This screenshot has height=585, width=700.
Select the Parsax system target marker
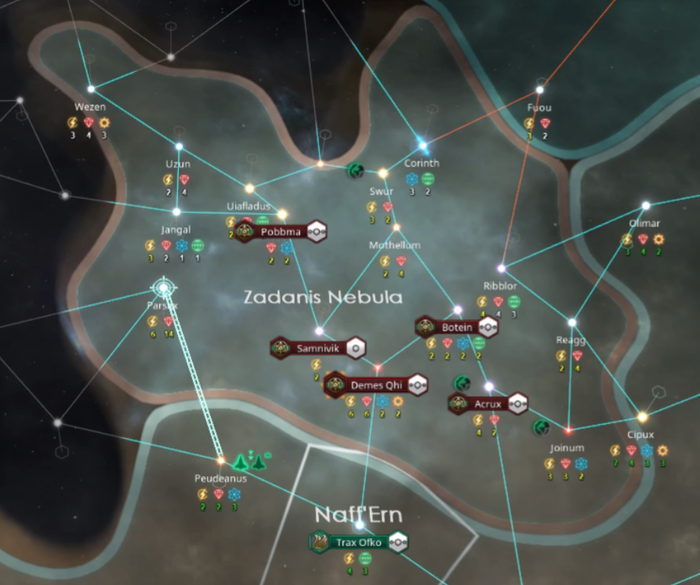coord(161,292)
